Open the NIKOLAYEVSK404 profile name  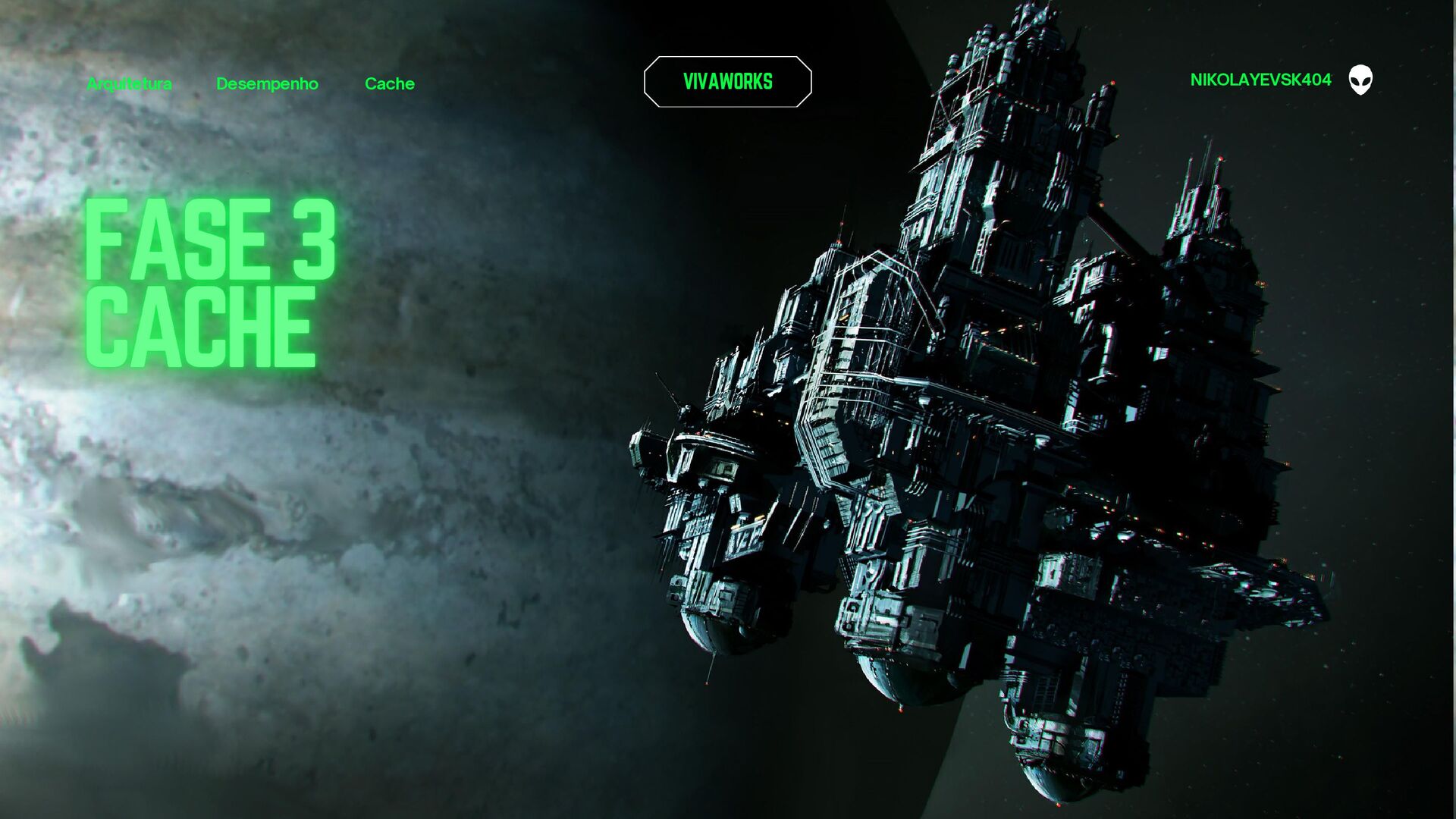[1260, 80]
